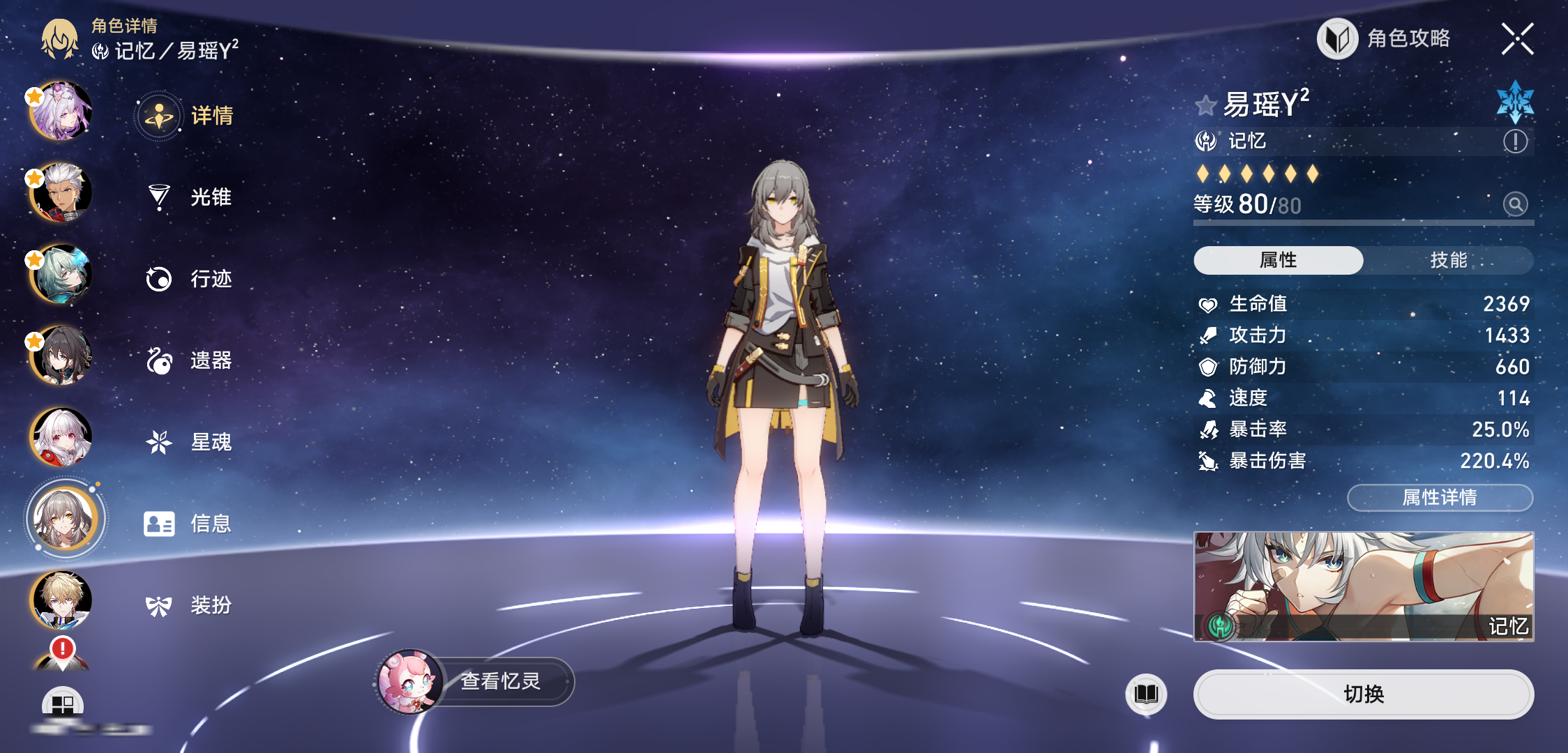Select the 属性 attributes tab
This screenshot has width=1568, height=753.
(1278, 260)
